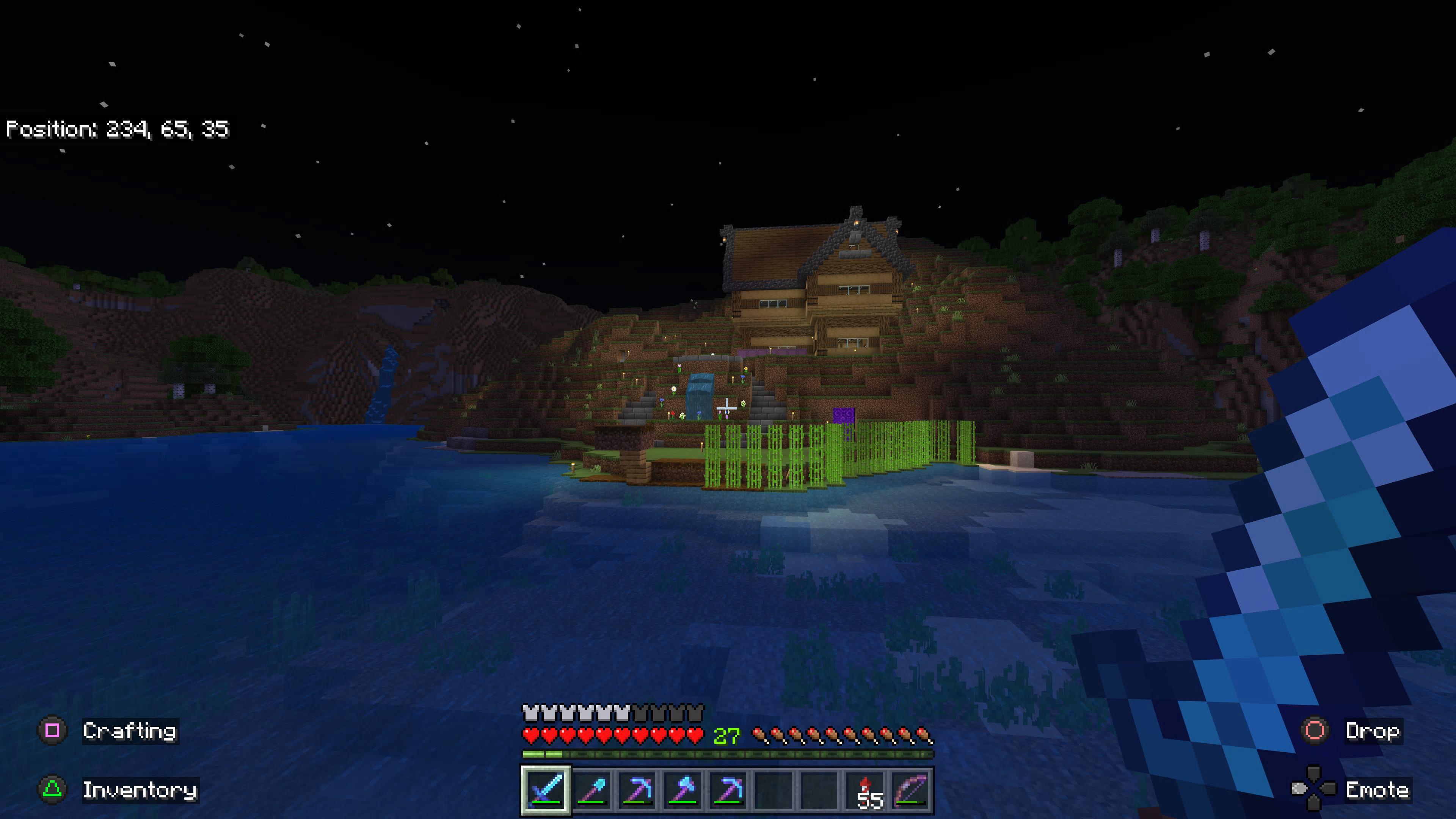Activate the Drop item control
The height and width of the screenshot is (819, 1456).
point(1373,731)
